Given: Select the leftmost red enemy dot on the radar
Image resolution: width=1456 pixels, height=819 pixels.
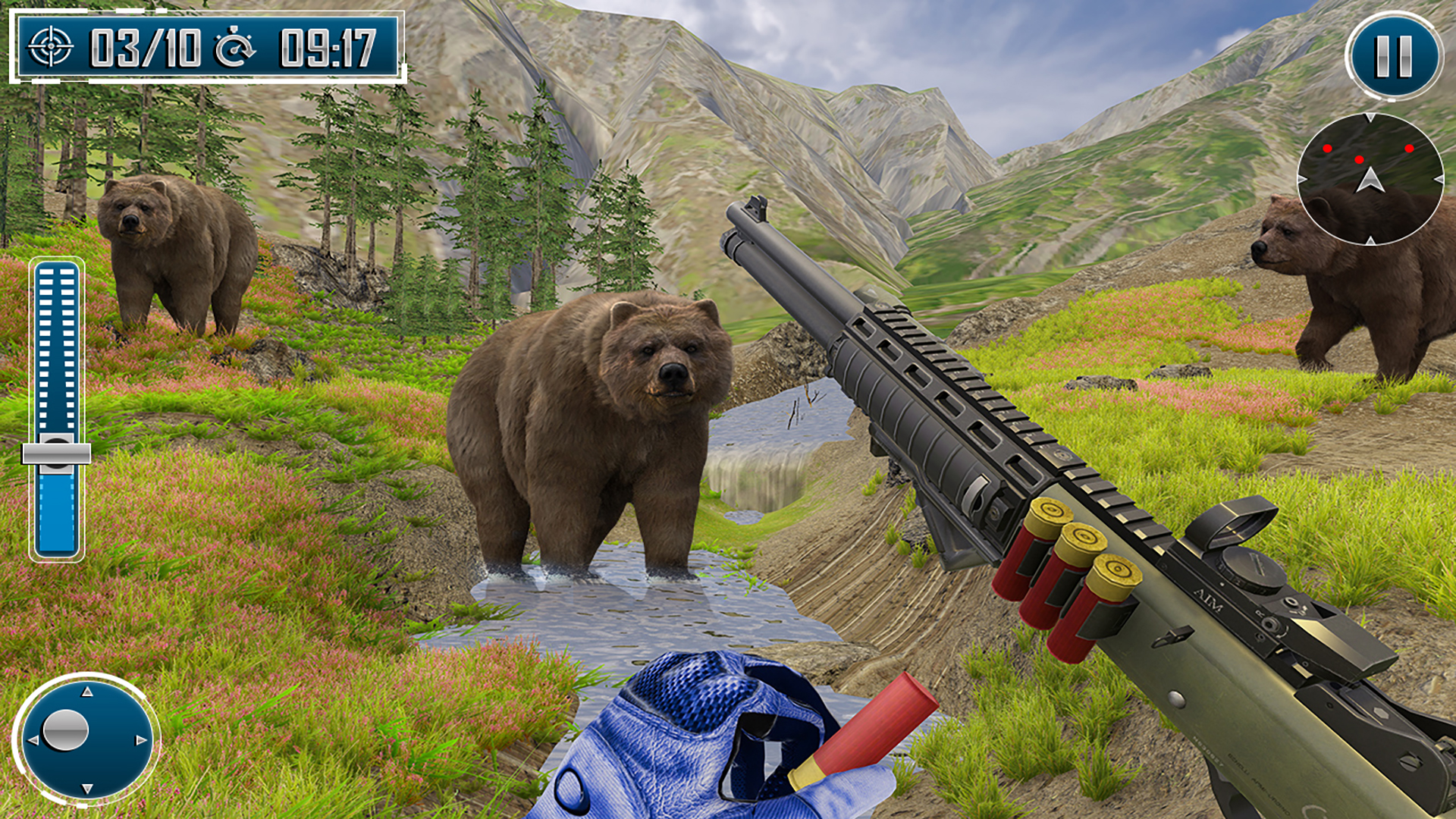Looking at the screenshot, I should point(1327,148).
